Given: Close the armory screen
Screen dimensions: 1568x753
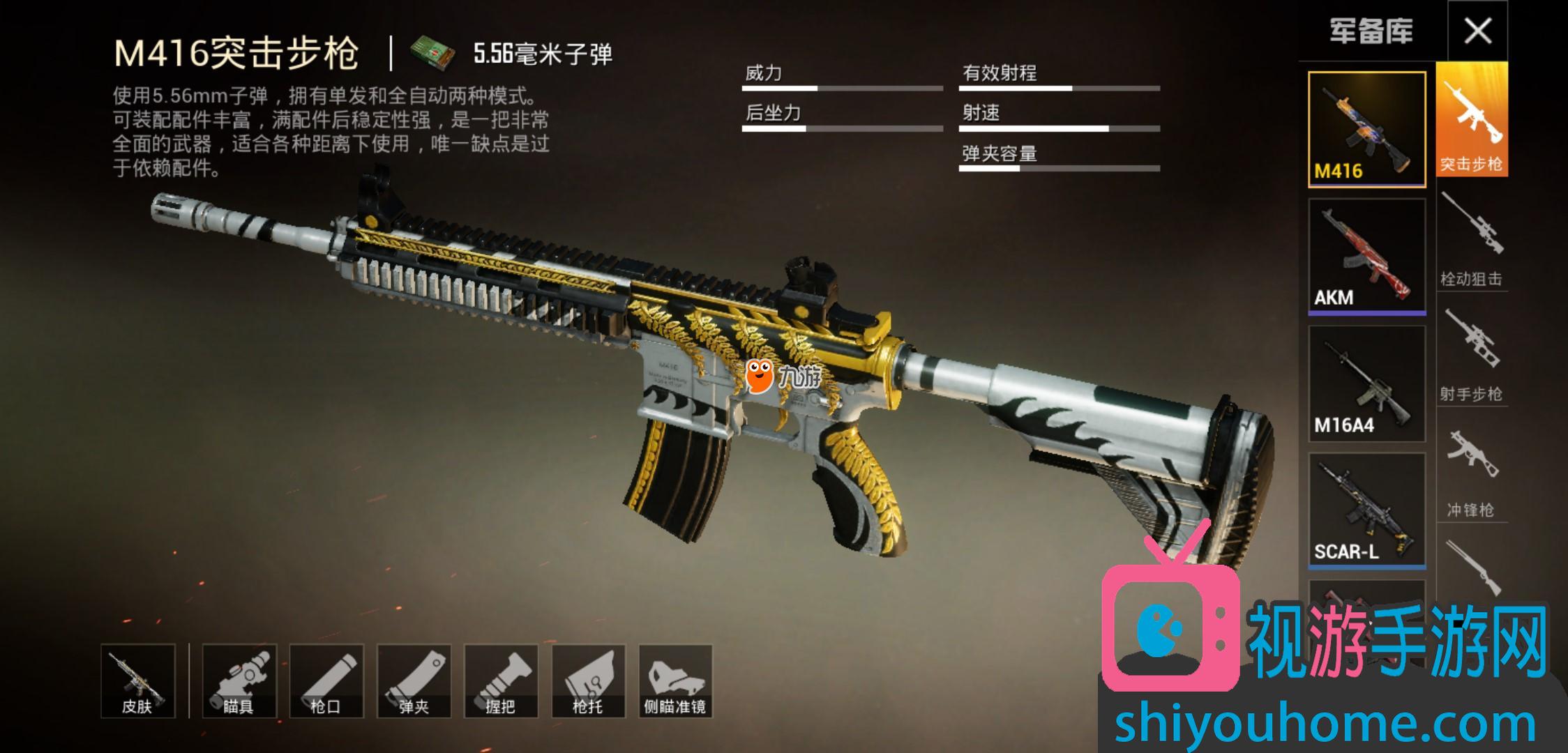Looking at the screenshot, I should [x=1477, y=31].
